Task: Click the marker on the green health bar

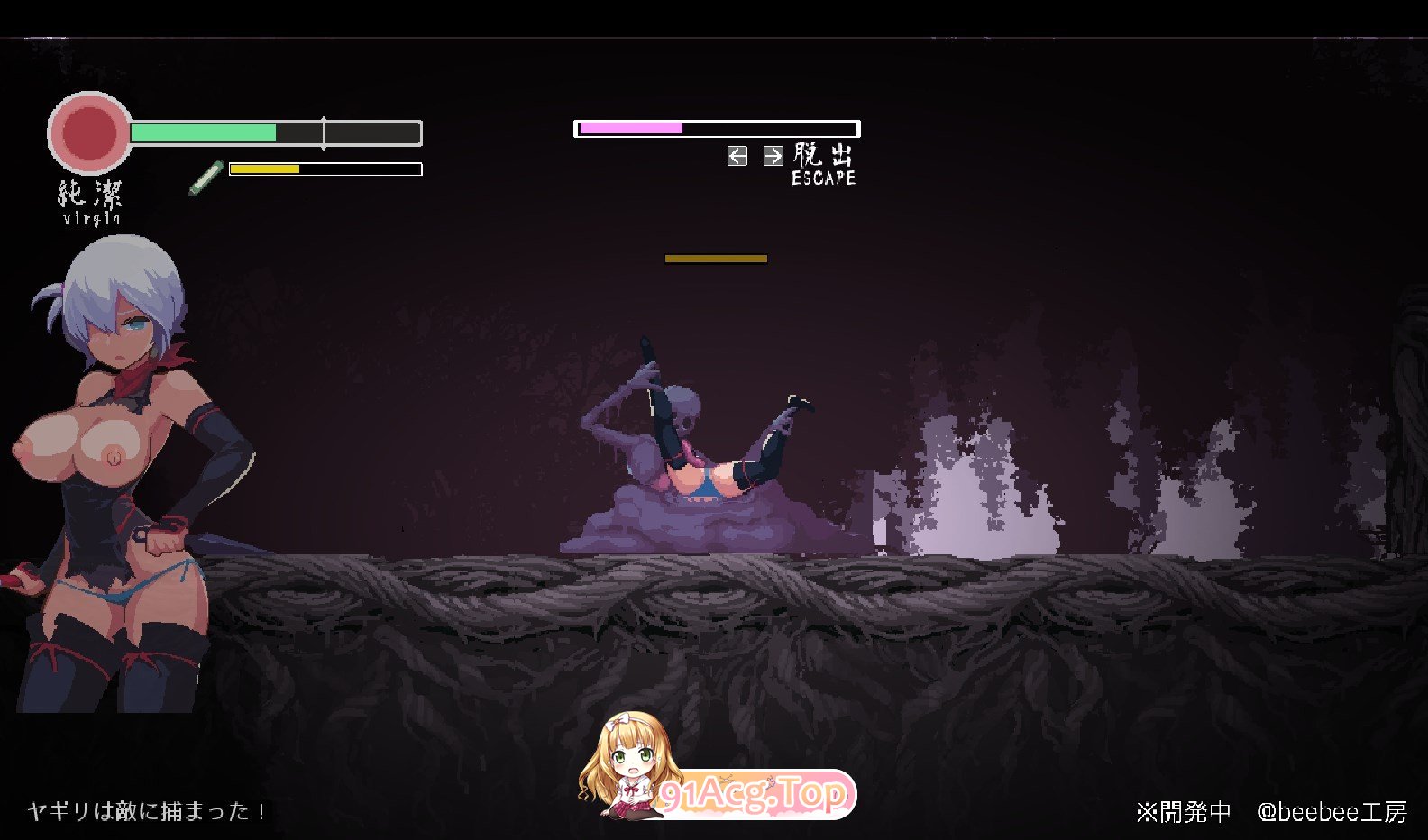Action: click(324, 132)
